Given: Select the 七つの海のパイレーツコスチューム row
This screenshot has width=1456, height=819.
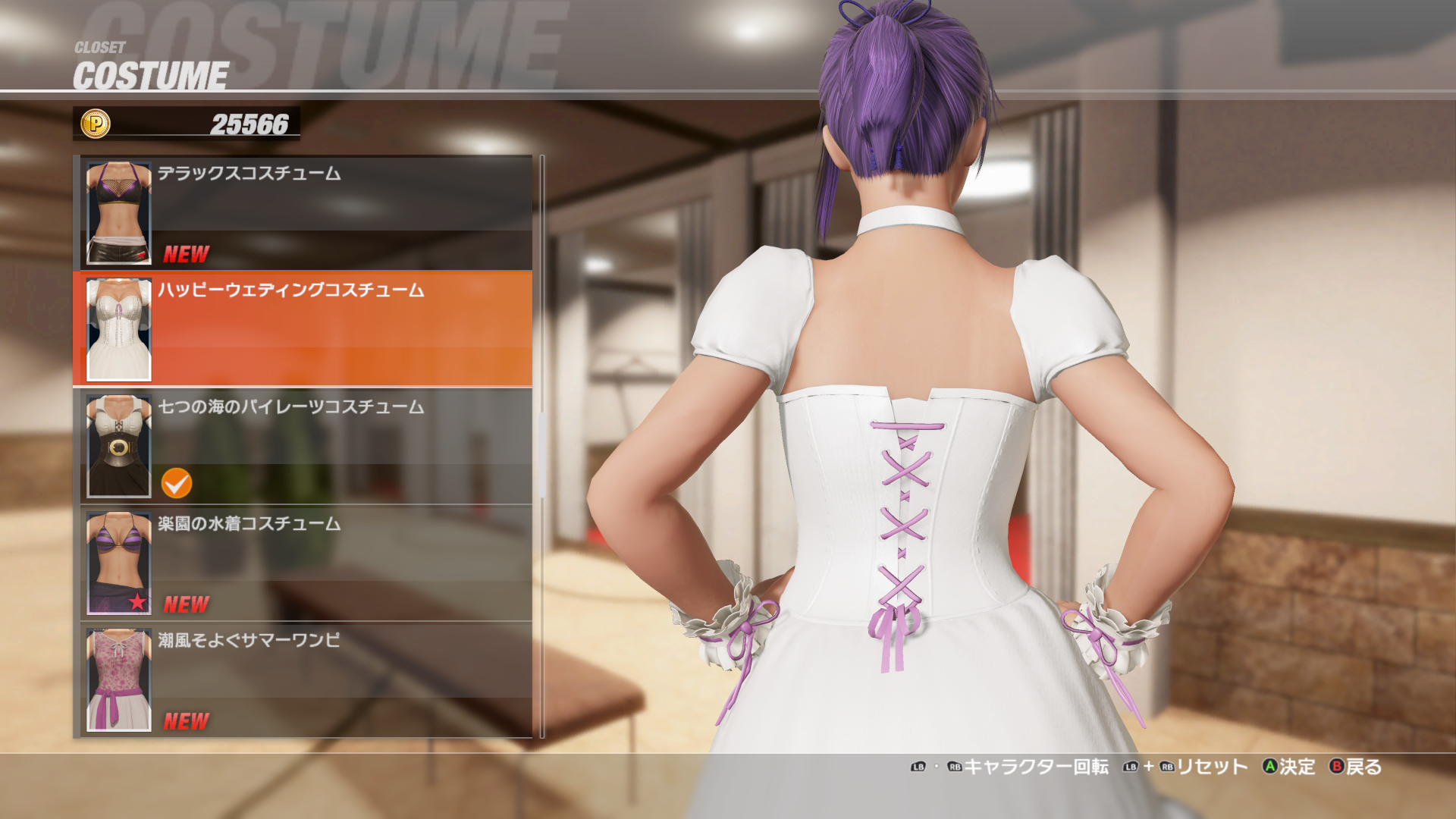Looking at the screenshot, I should coord(303,447).
